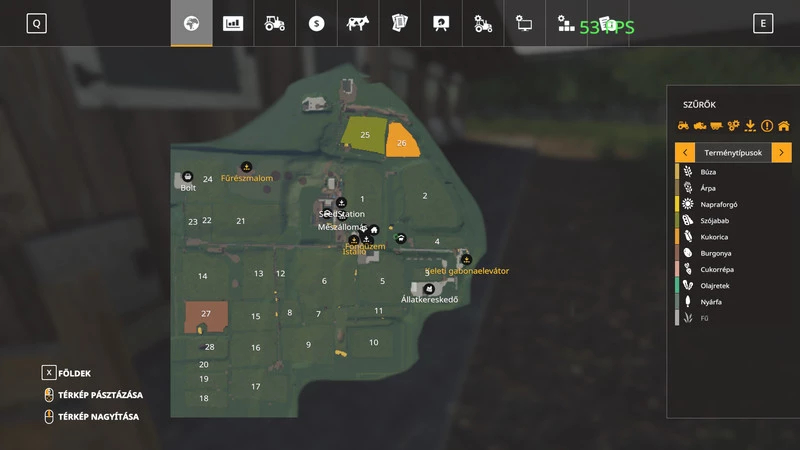Show the dollar finances tab

tap(316, 23)
